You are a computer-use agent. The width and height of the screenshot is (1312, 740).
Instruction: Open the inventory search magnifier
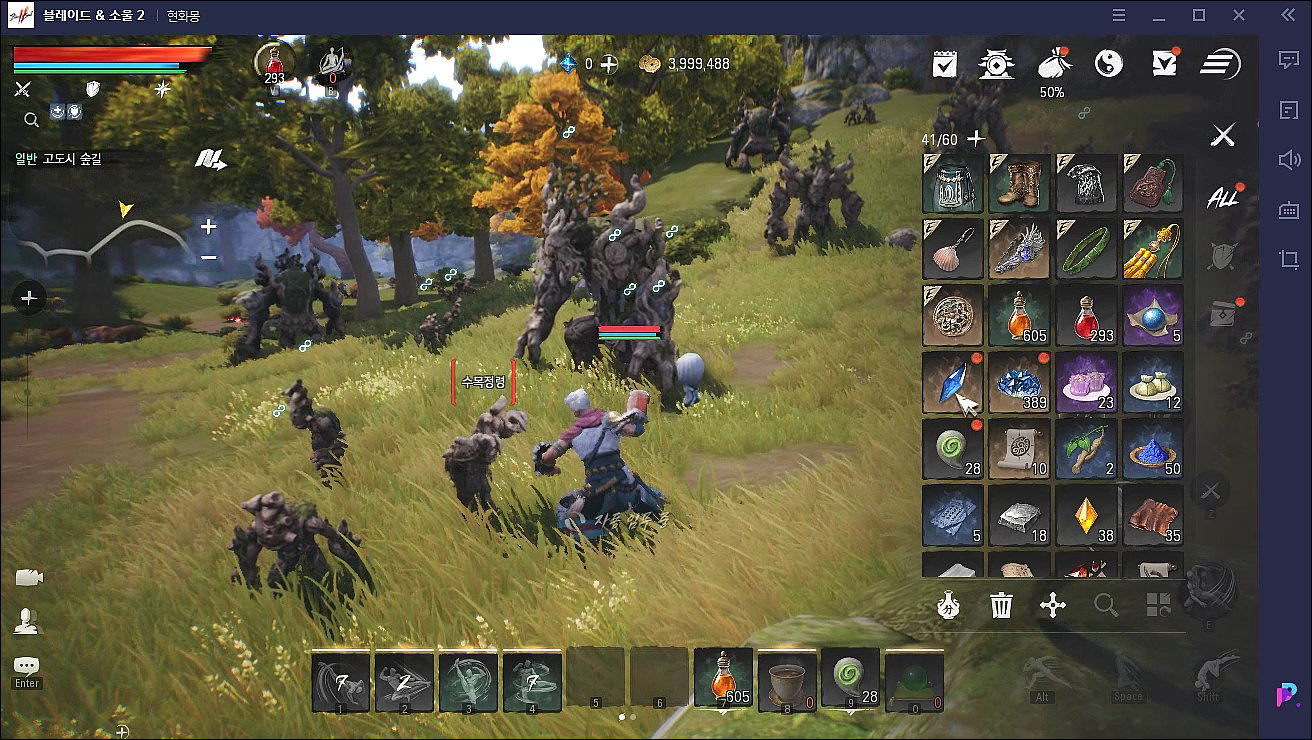click(x=1105, y=605)
